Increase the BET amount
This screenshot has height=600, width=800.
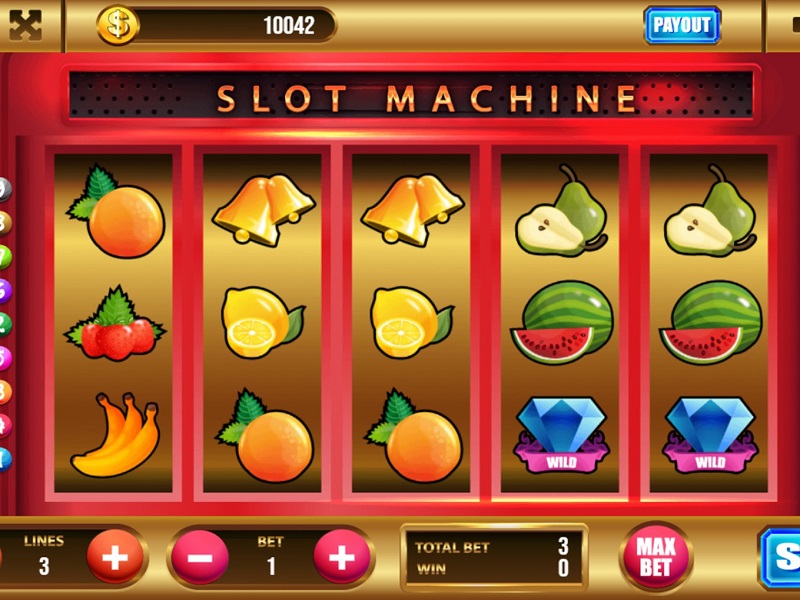coord(342,556)
